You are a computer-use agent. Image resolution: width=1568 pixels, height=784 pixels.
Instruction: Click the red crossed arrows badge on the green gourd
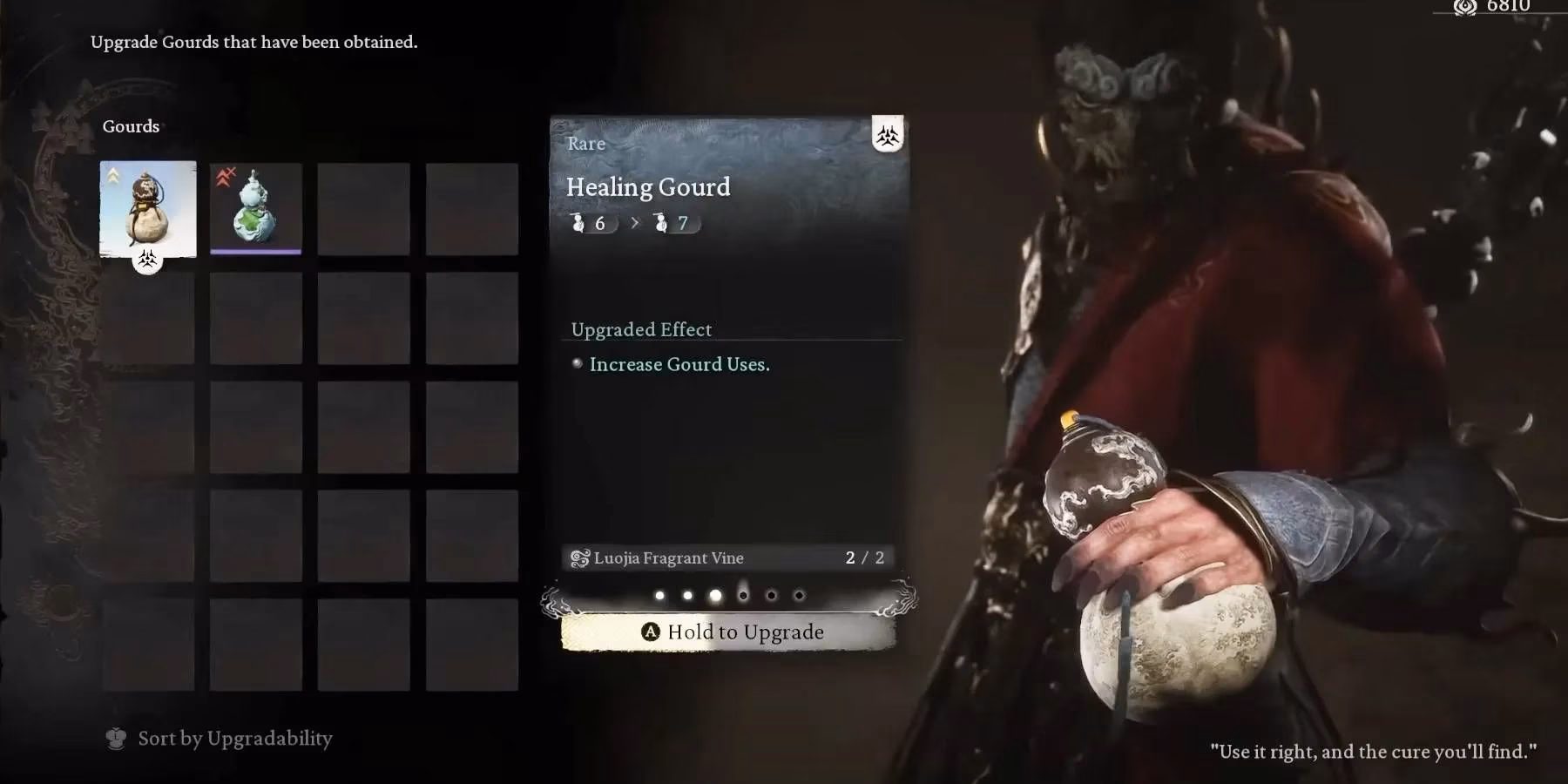226,174
